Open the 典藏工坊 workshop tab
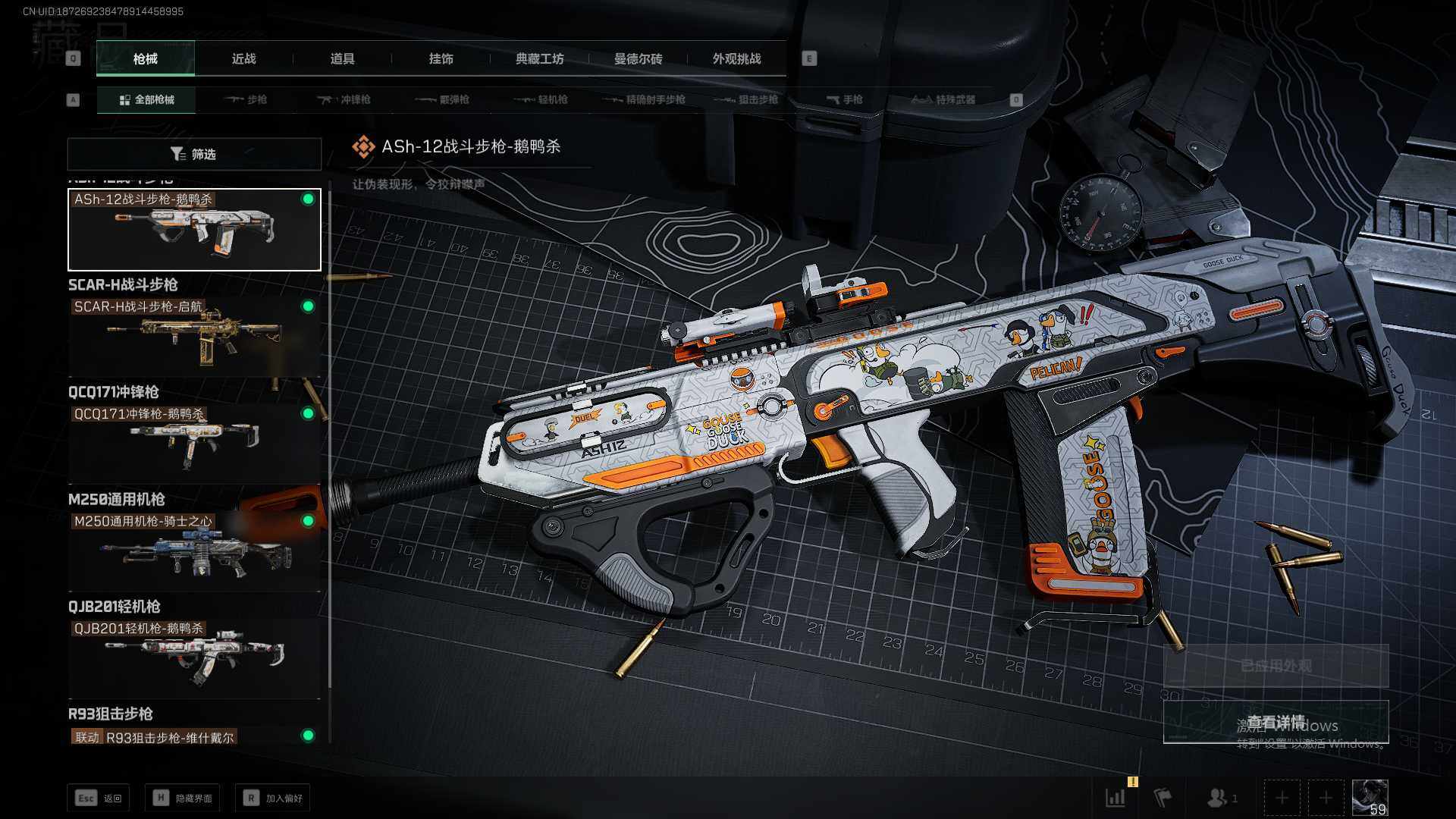The height and width of the screenshot is (819, 1456). click(539, 59)
